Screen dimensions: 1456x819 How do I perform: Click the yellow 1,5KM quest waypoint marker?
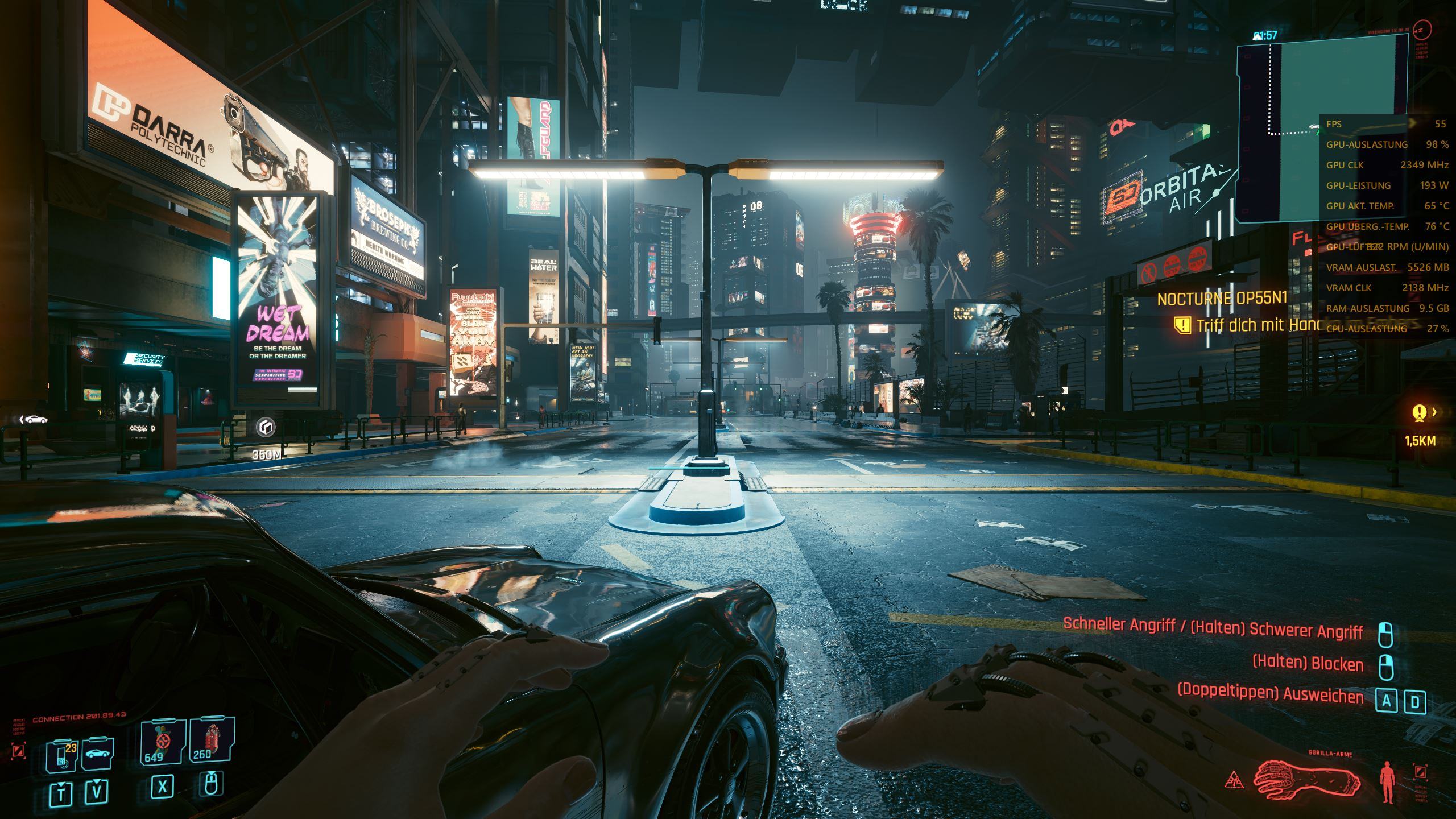1420,413
